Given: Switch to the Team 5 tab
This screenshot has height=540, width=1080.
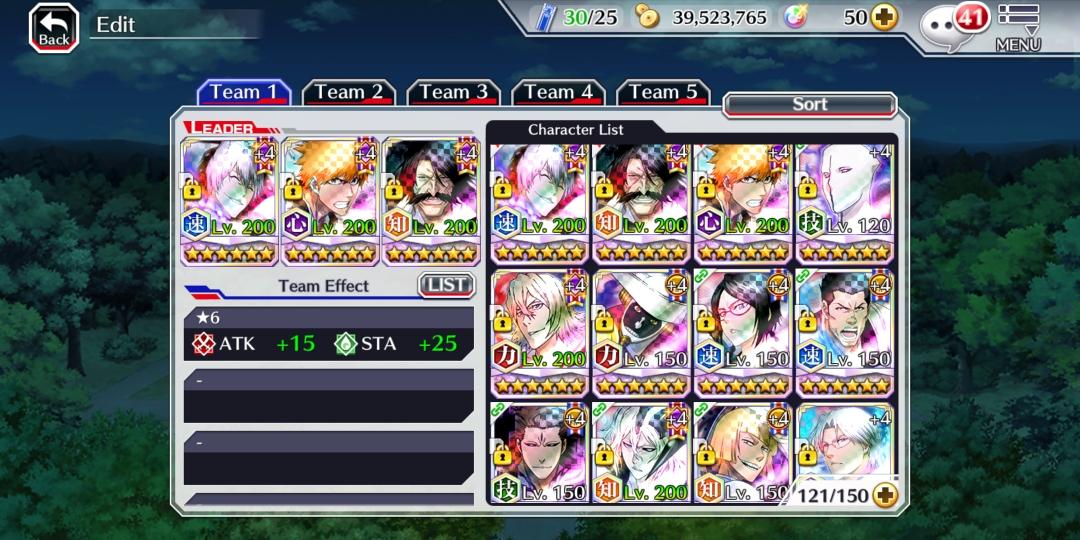Looking at the screenshot, I should pyautogui.click(x=663, y=93).
